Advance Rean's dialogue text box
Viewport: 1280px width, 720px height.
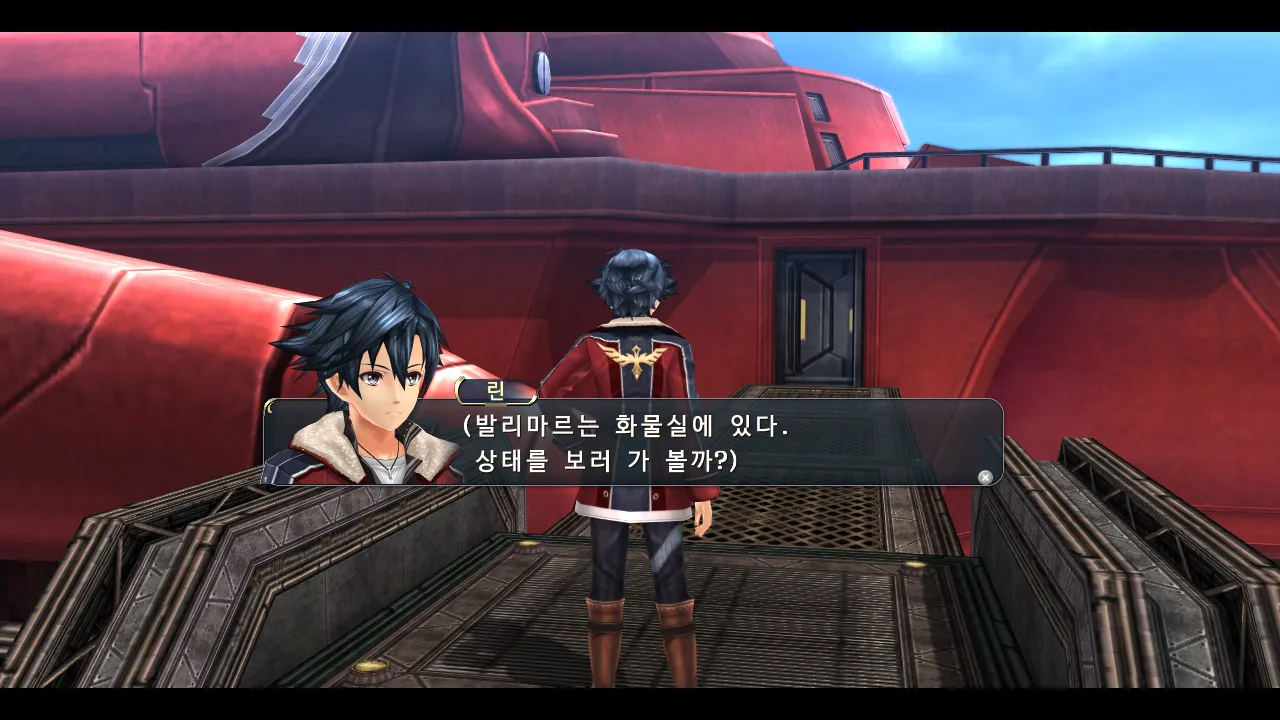pyautogui.click(x=985, y=477)
